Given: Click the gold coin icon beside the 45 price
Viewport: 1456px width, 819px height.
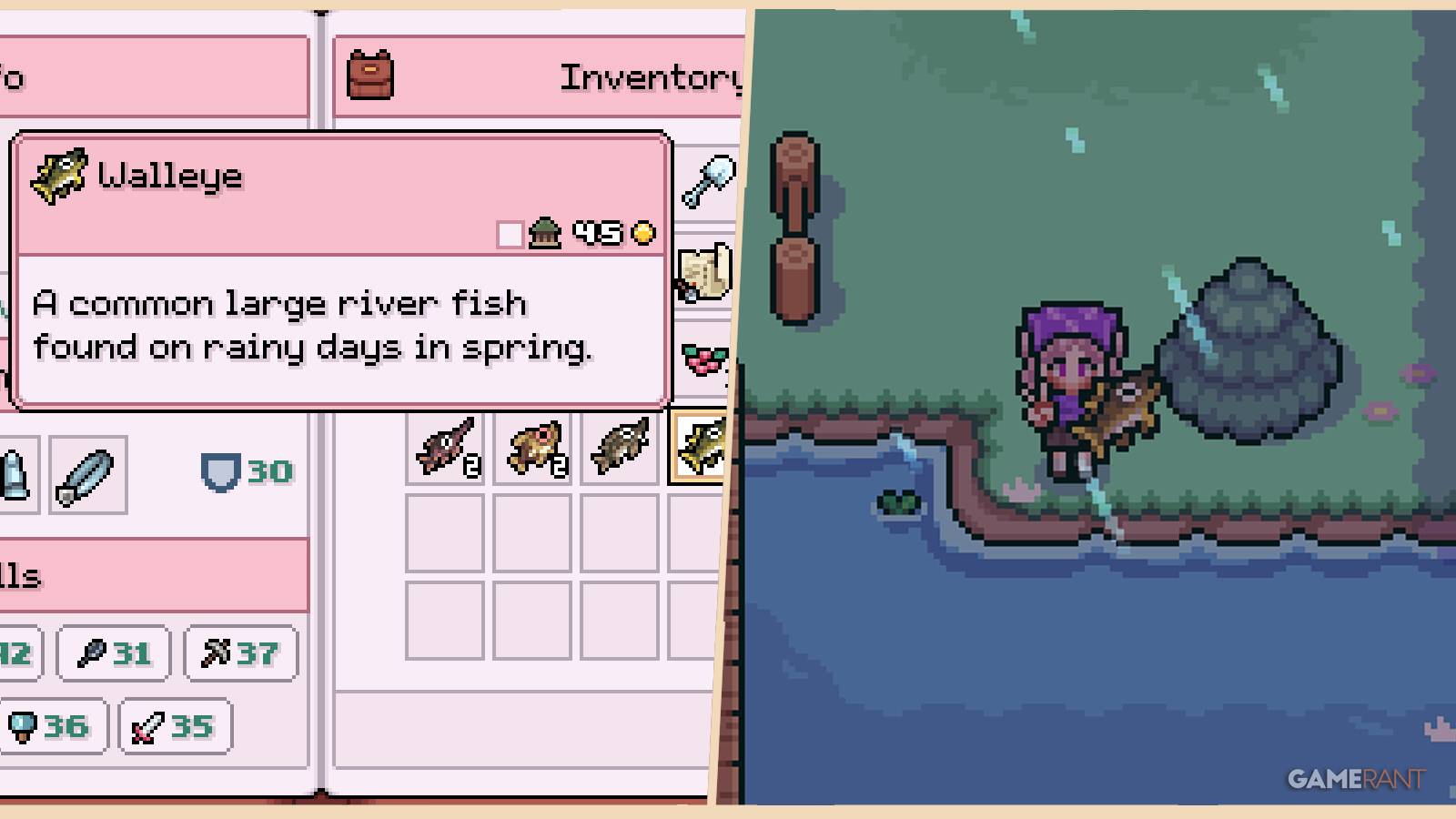Looking at the screenshot, I should (642, 232).
